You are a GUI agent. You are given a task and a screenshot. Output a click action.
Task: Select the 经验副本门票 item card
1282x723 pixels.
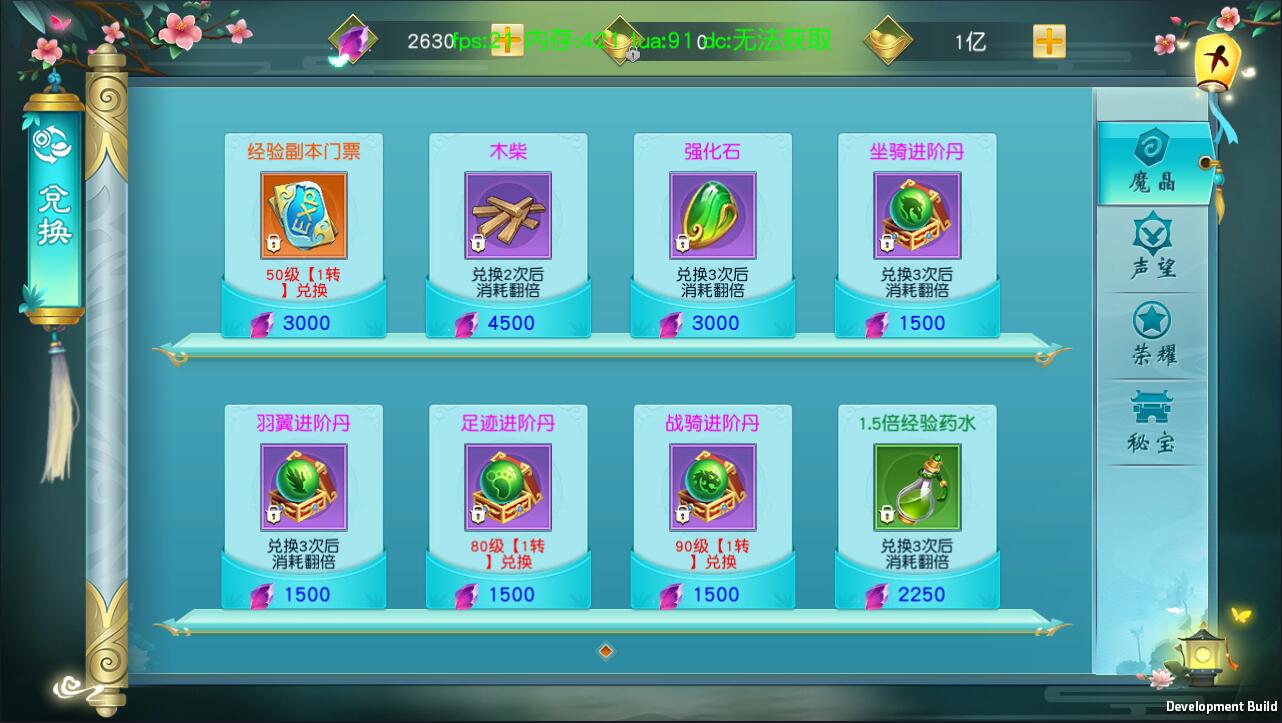point(304,216)
